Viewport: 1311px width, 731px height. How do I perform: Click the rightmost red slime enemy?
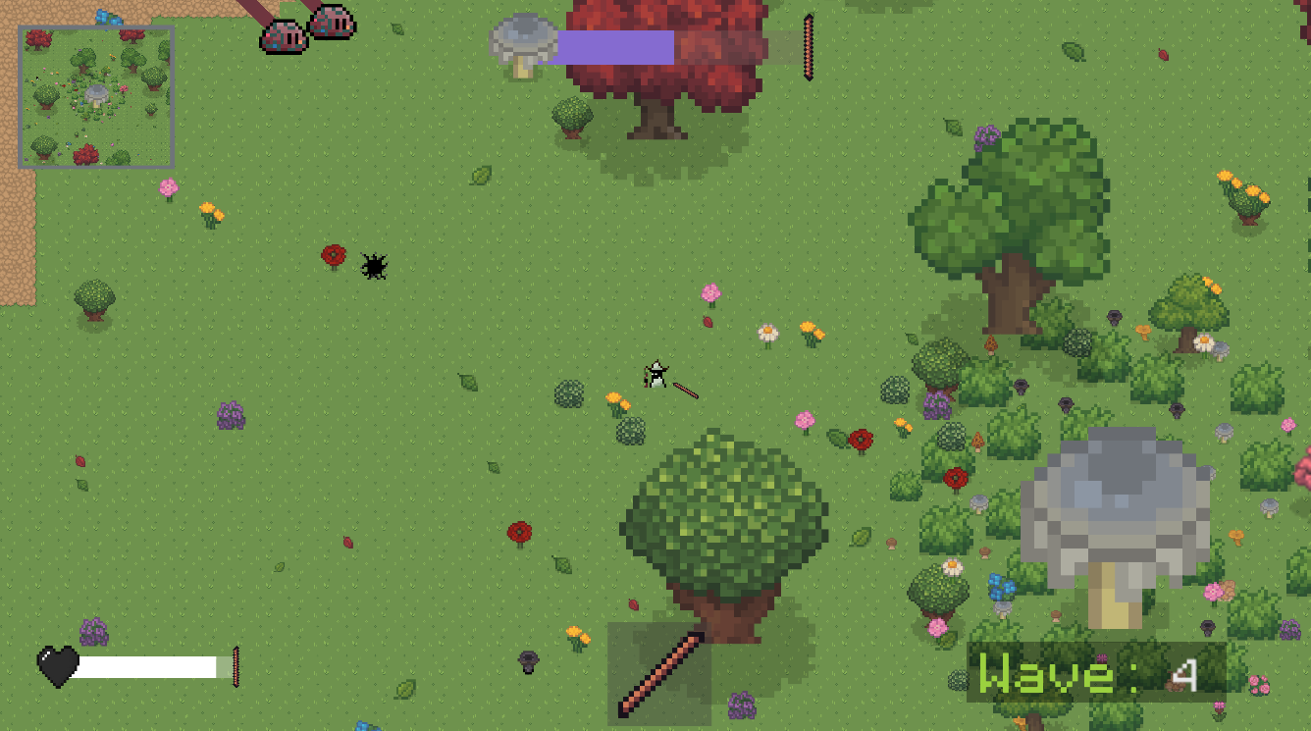pos(330,22)
